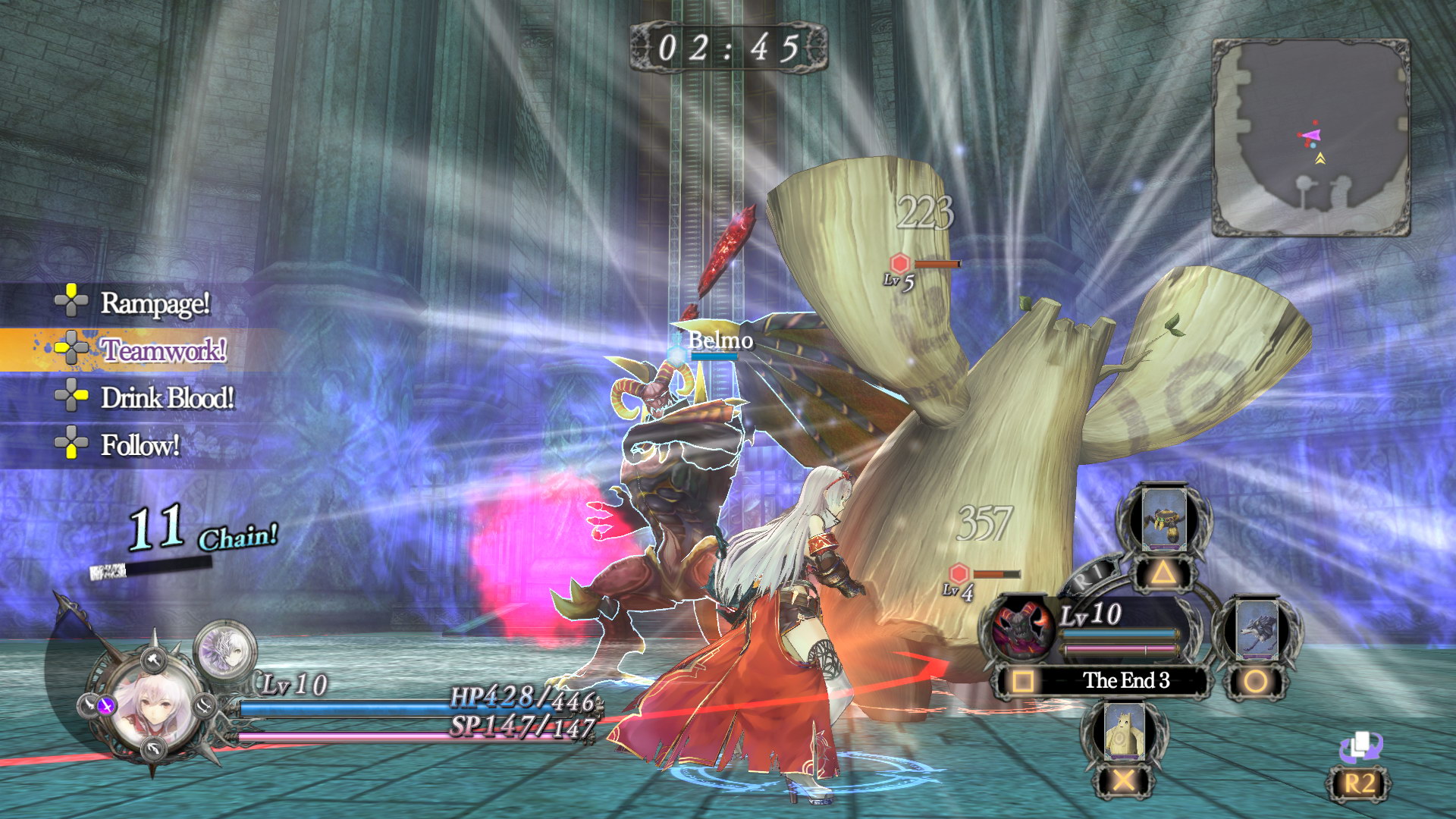Select the wolf Servan card
Image resolution: width=1456 pixels, height=819 pixels.
[1256, 629]
